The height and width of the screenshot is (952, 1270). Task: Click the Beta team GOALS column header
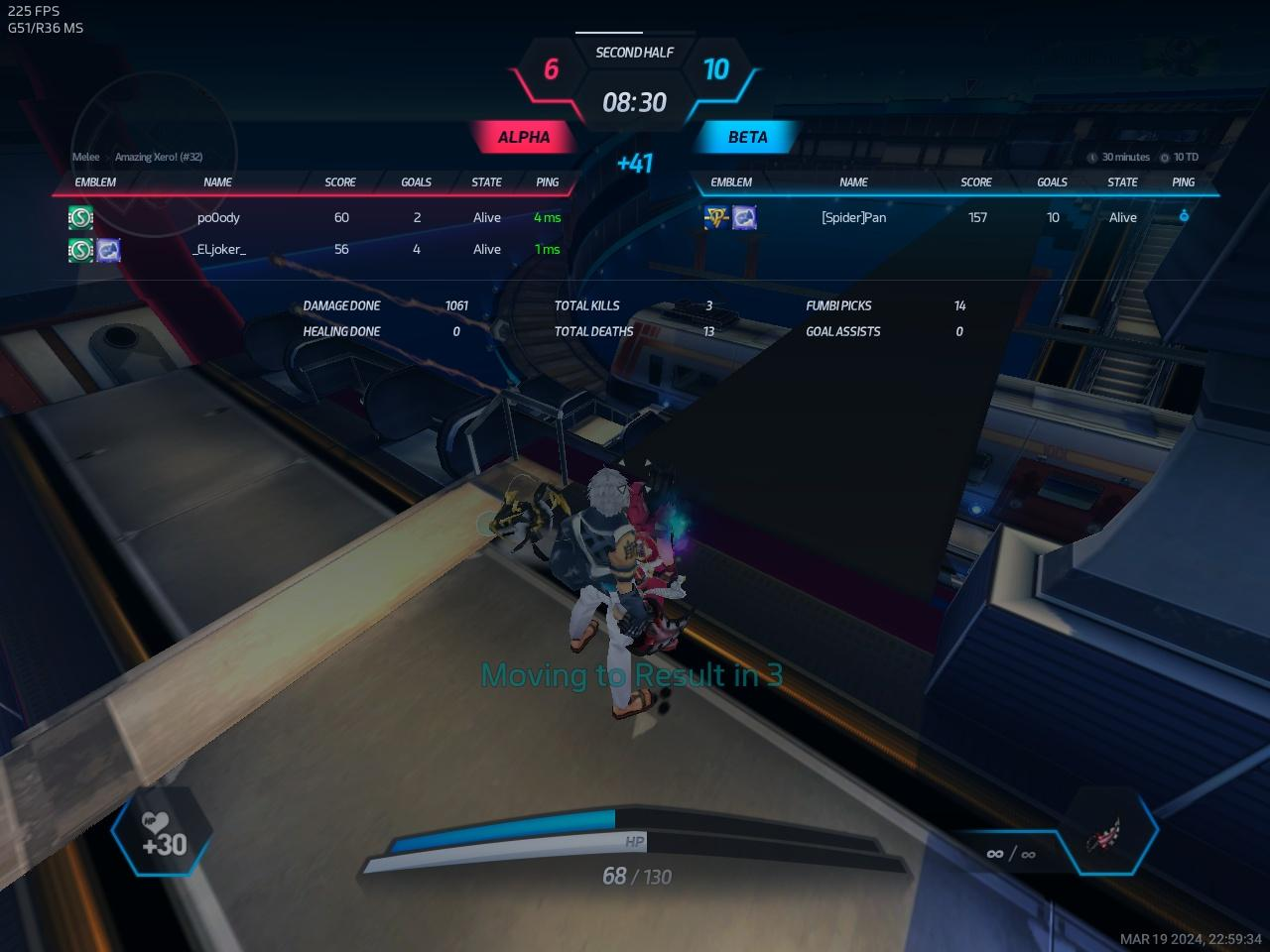coord(1052,182)
